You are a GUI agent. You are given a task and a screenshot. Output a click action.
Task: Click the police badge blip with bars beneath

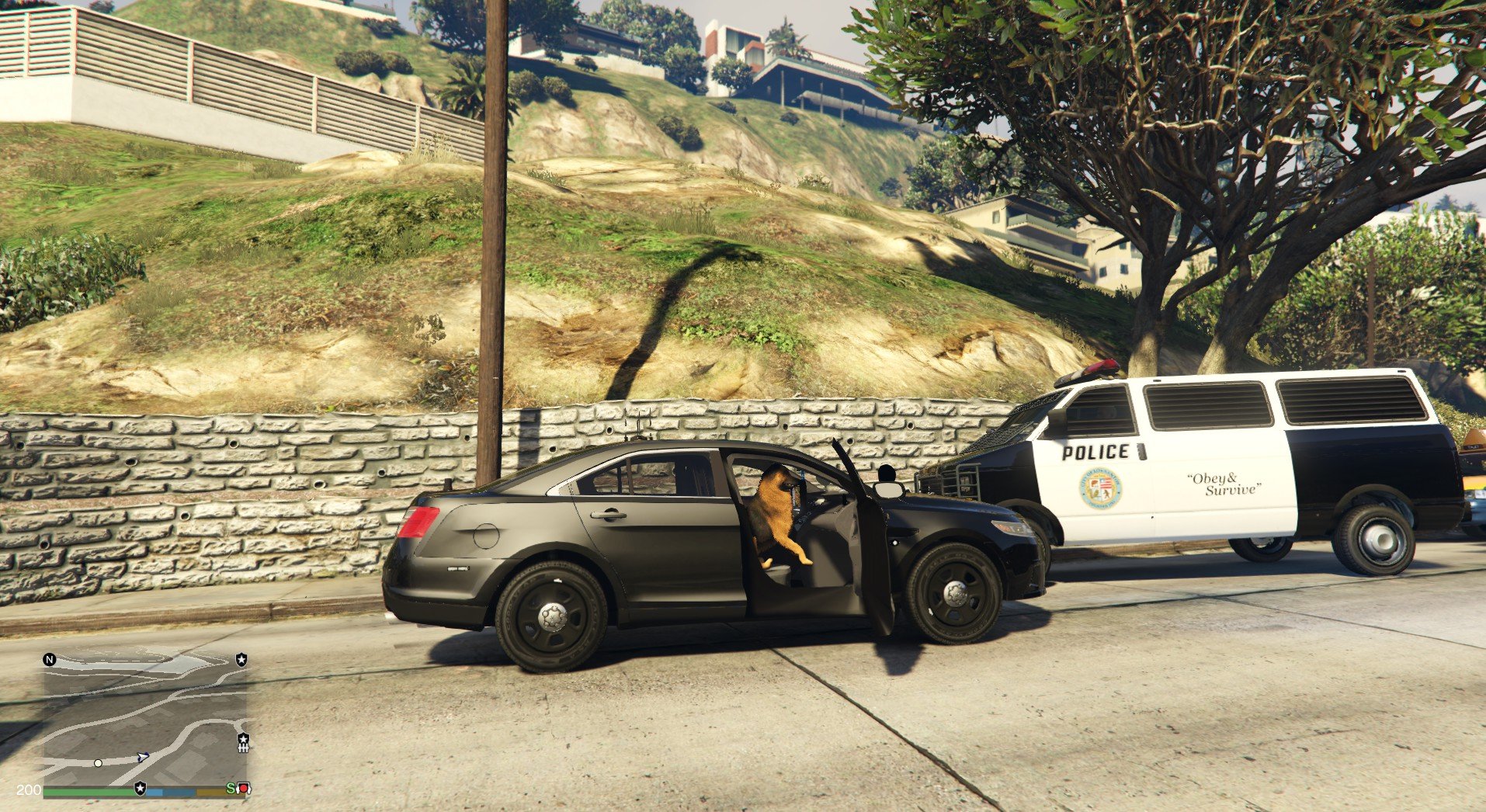coord(243,742)
